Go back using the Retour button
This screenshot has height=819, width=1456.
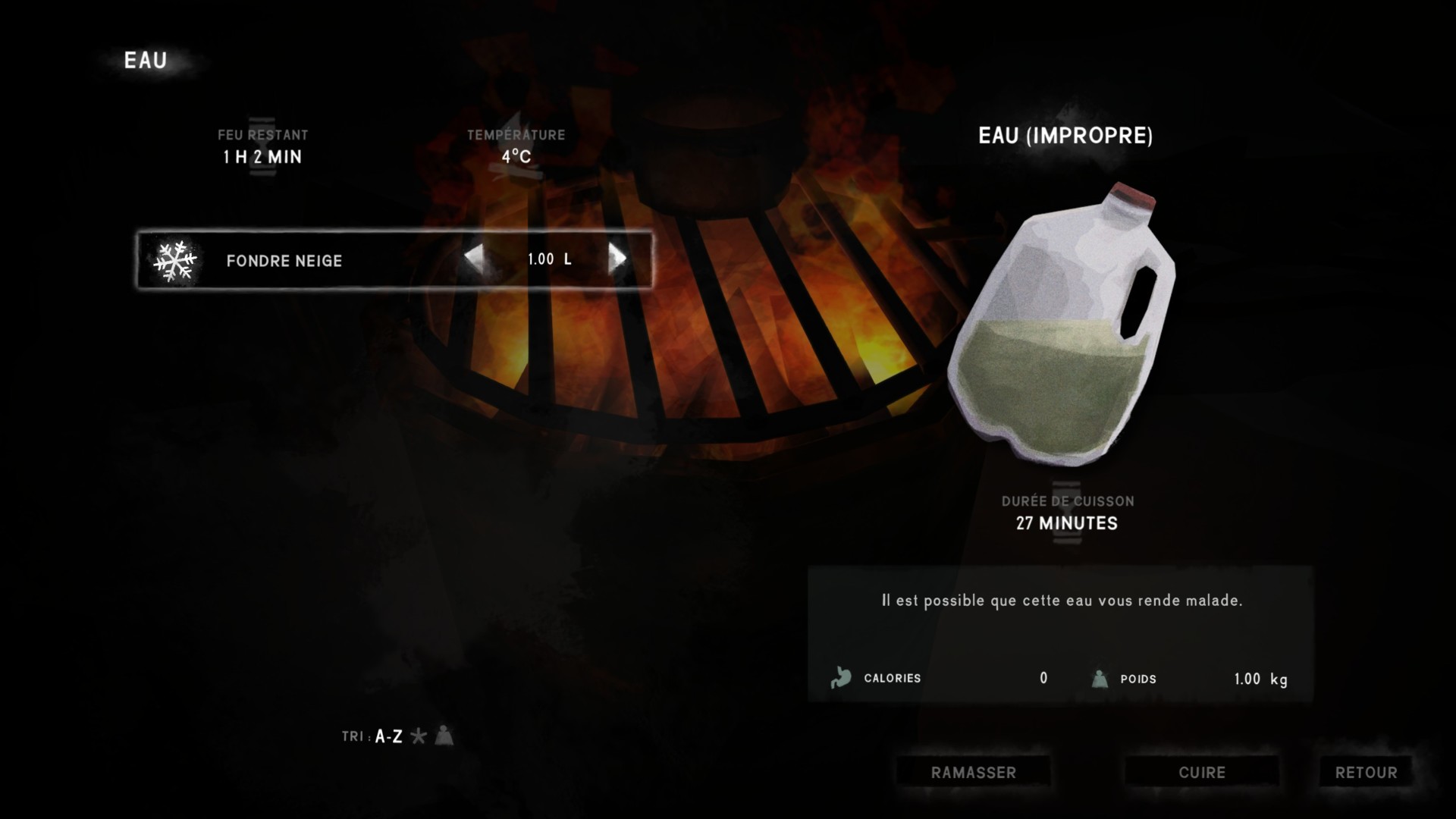tap(1366, 773)
